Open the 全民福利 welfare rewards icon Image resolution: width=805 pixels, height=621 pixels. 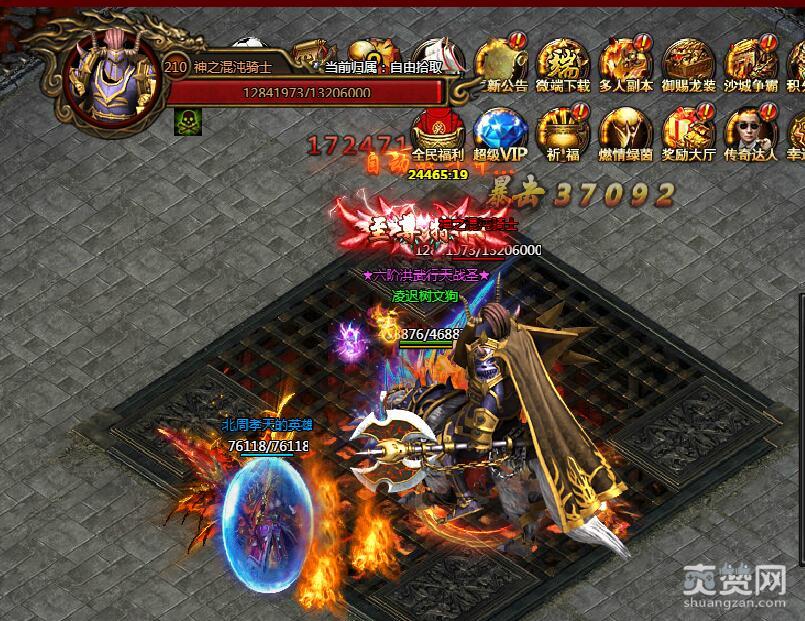click(x=437, y=131)
